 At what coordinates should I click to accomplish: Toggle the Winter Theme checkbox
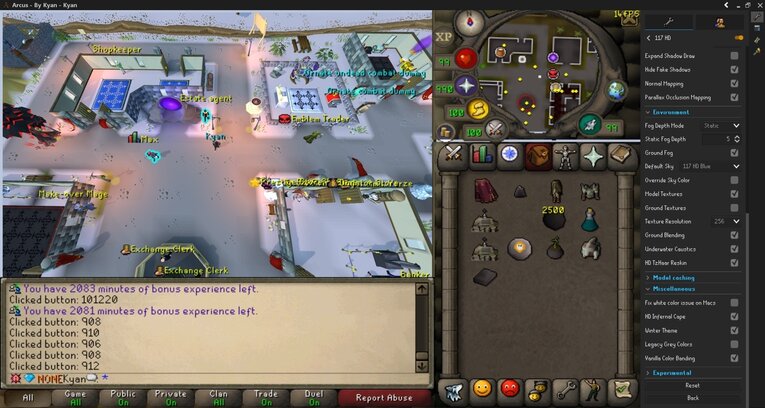point(735,330)
